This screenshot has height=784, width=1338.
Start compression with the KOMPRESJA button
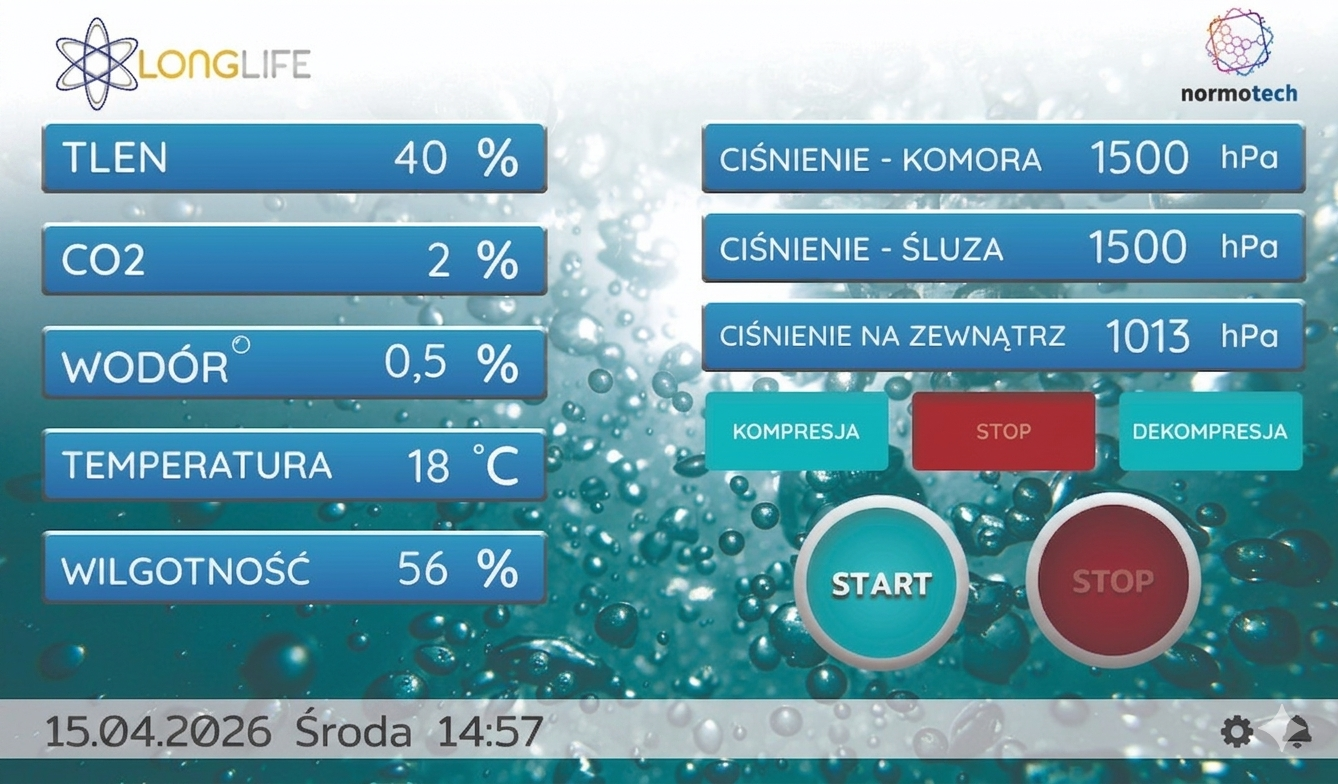click(796, 431)
